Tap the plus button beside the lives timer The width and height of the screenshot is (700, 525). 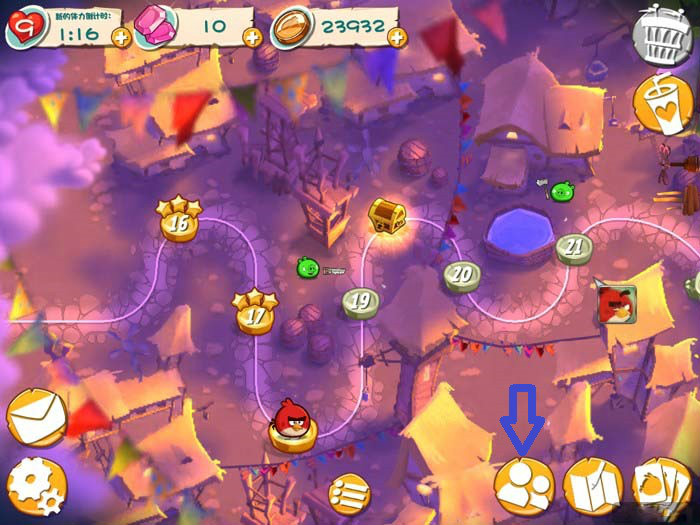click(120, 38)
